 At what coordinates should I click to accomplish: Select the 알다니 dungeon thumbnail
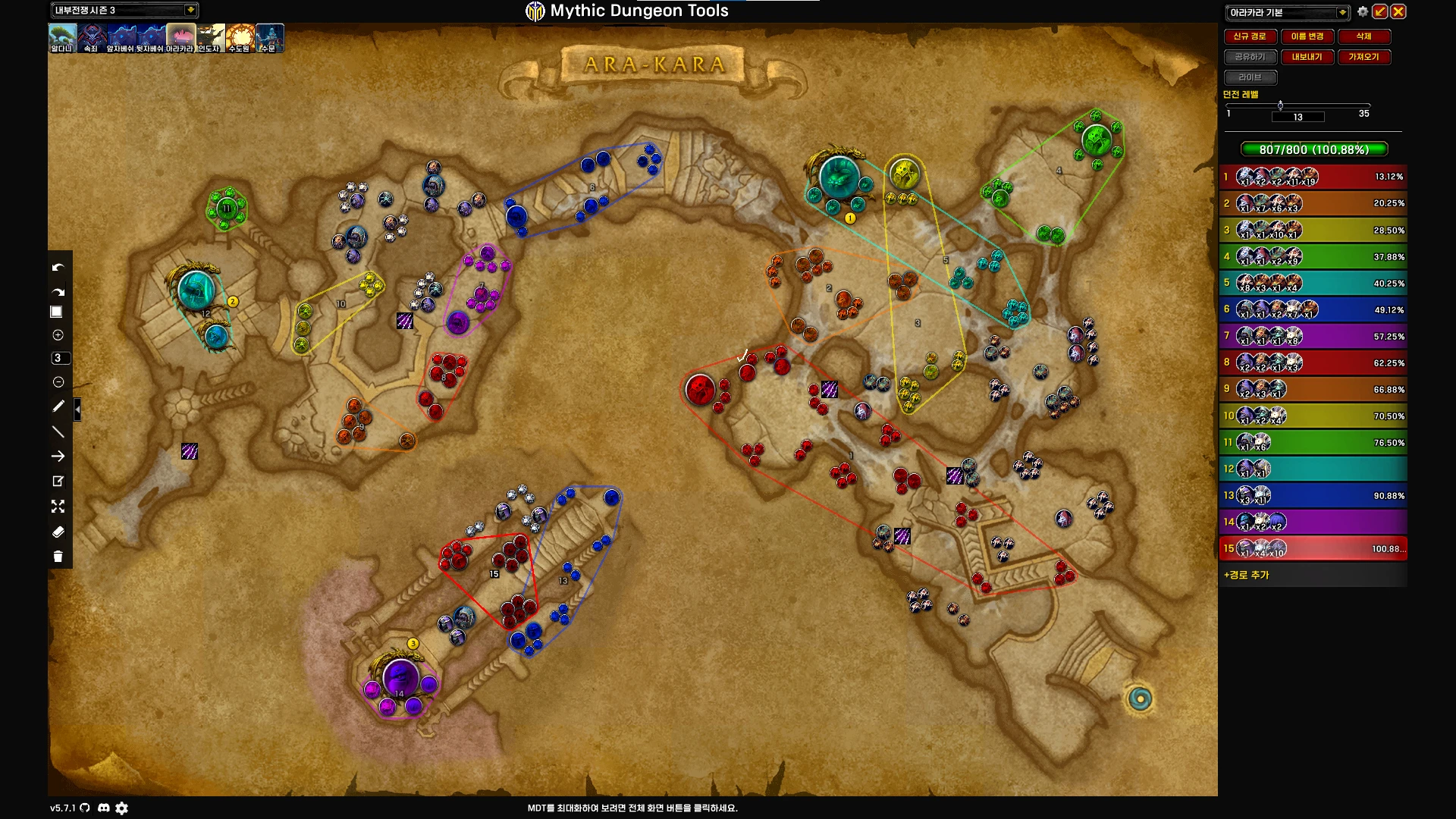click(x=62, y=37)
